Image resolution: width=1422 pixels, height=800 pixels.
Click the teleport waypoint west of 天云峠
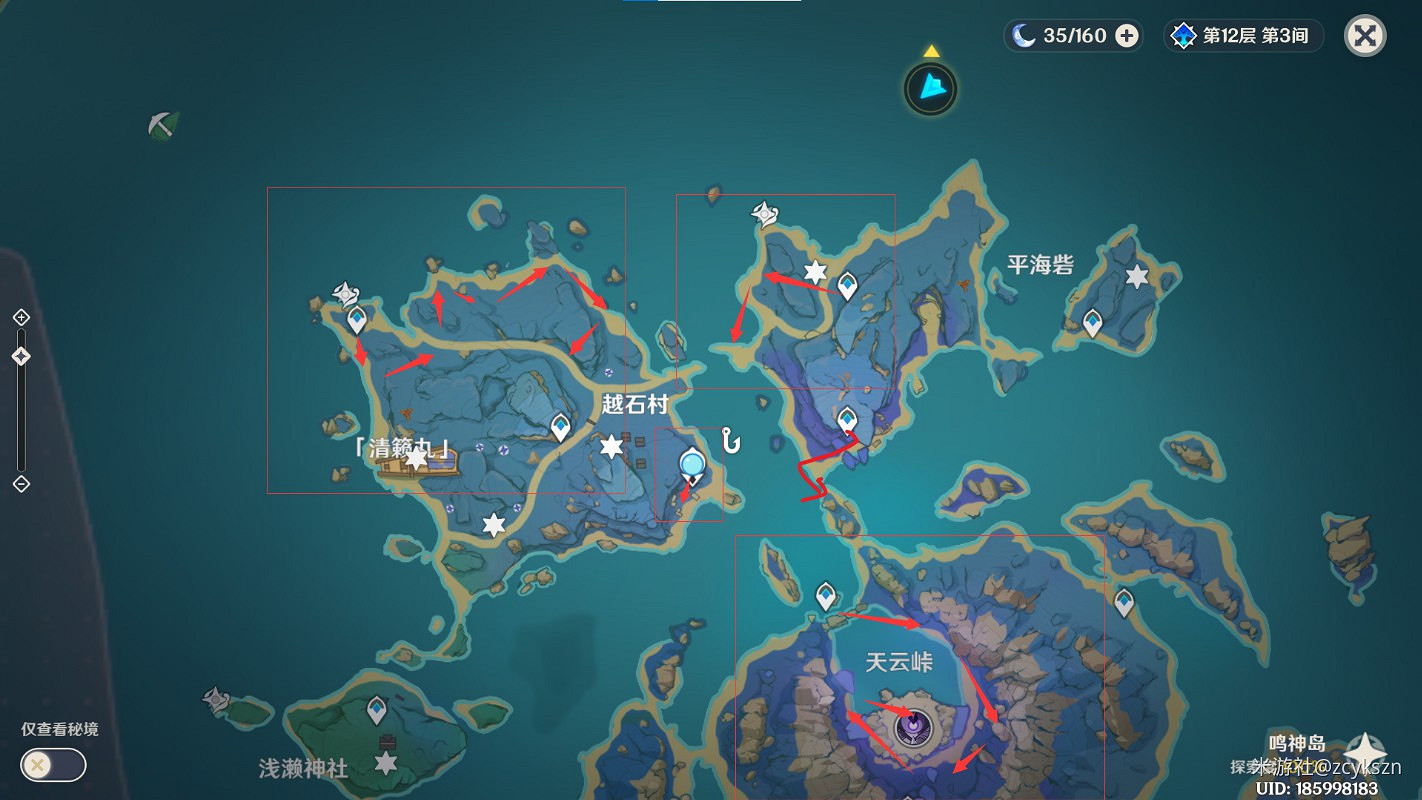coord(826,592)
